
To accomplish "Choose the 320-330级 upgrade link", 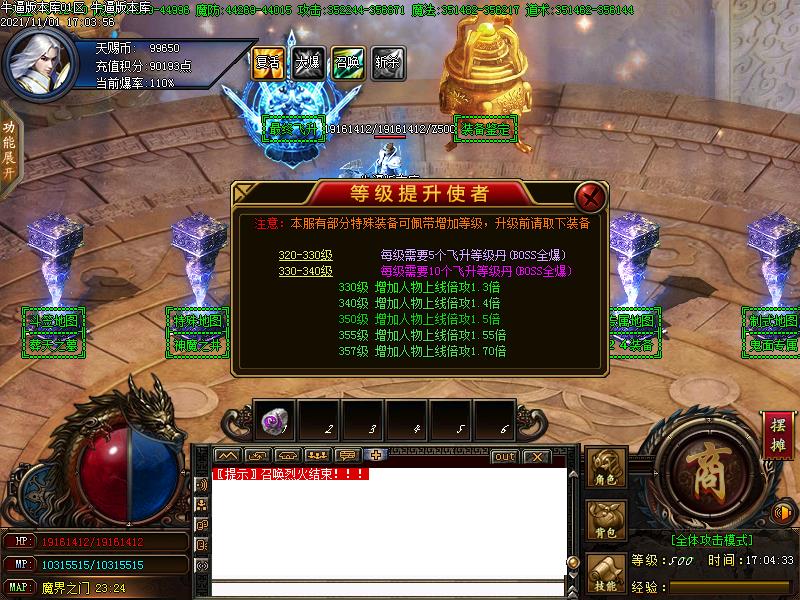I will click(305, 255).
